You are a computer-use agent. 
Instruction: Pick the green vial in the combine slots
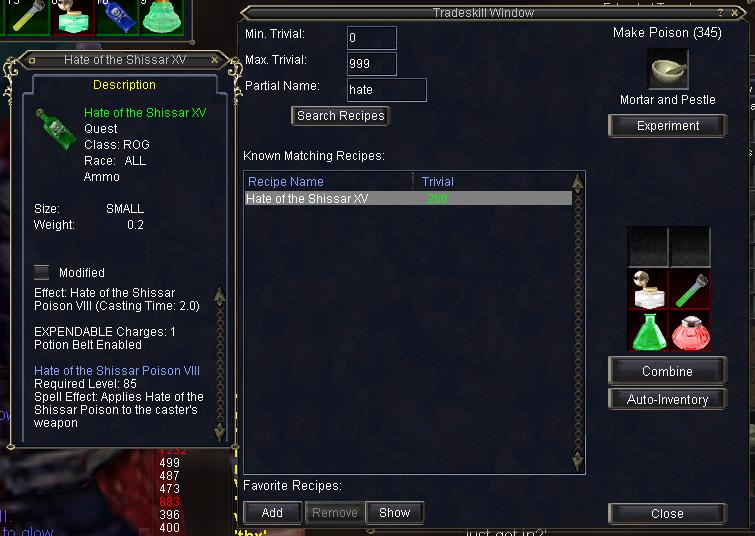point(690,290)
